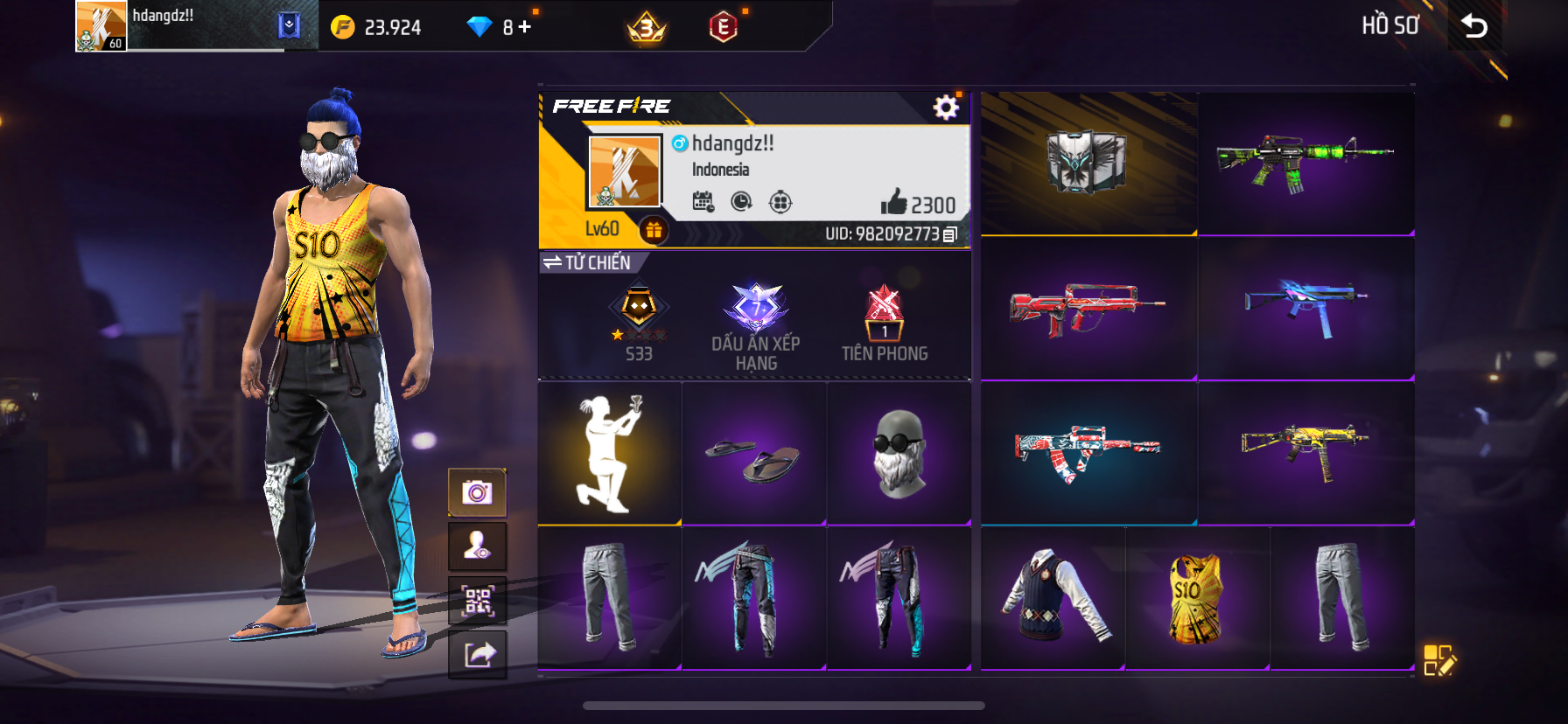Tap the camera screenshot button
This screenshot has height=724, width=1568.
[x=477, y=493]
